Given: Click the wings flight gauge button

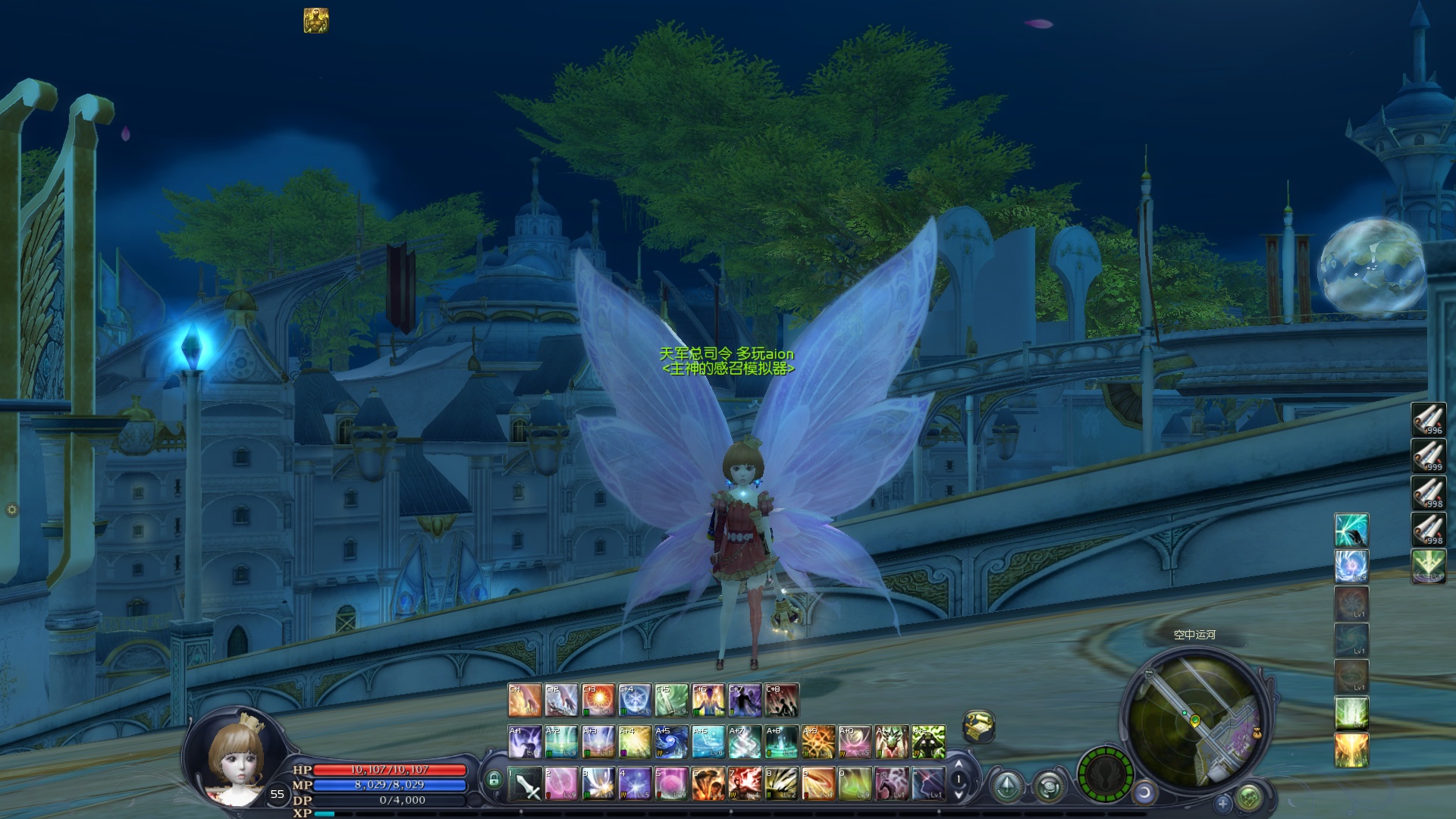Looking at the screenshot, I should coord(1106,775).
